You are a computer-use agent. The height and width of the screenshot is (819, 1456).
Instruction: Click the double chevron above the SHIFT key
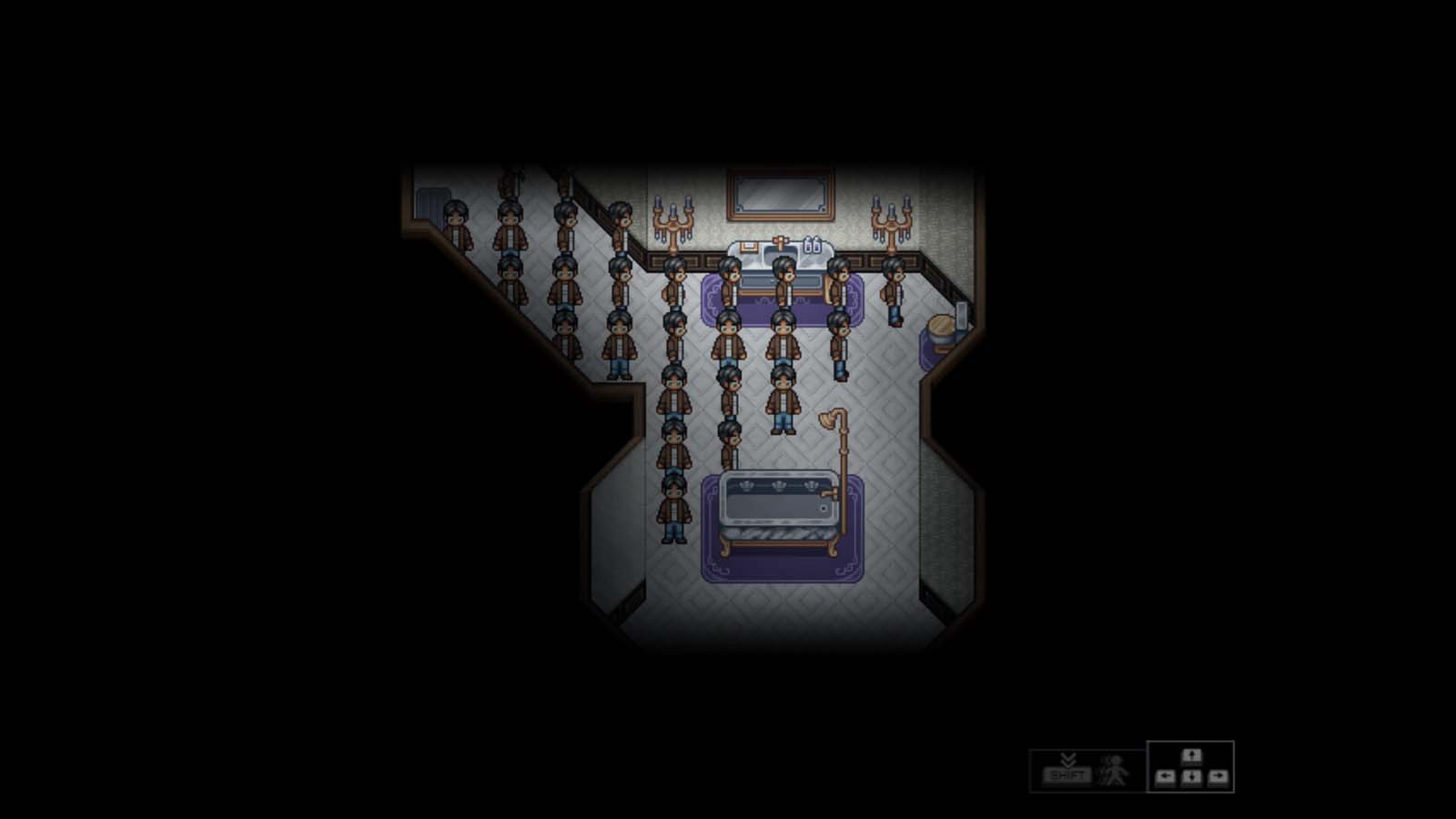click(x=1067, y=760)
